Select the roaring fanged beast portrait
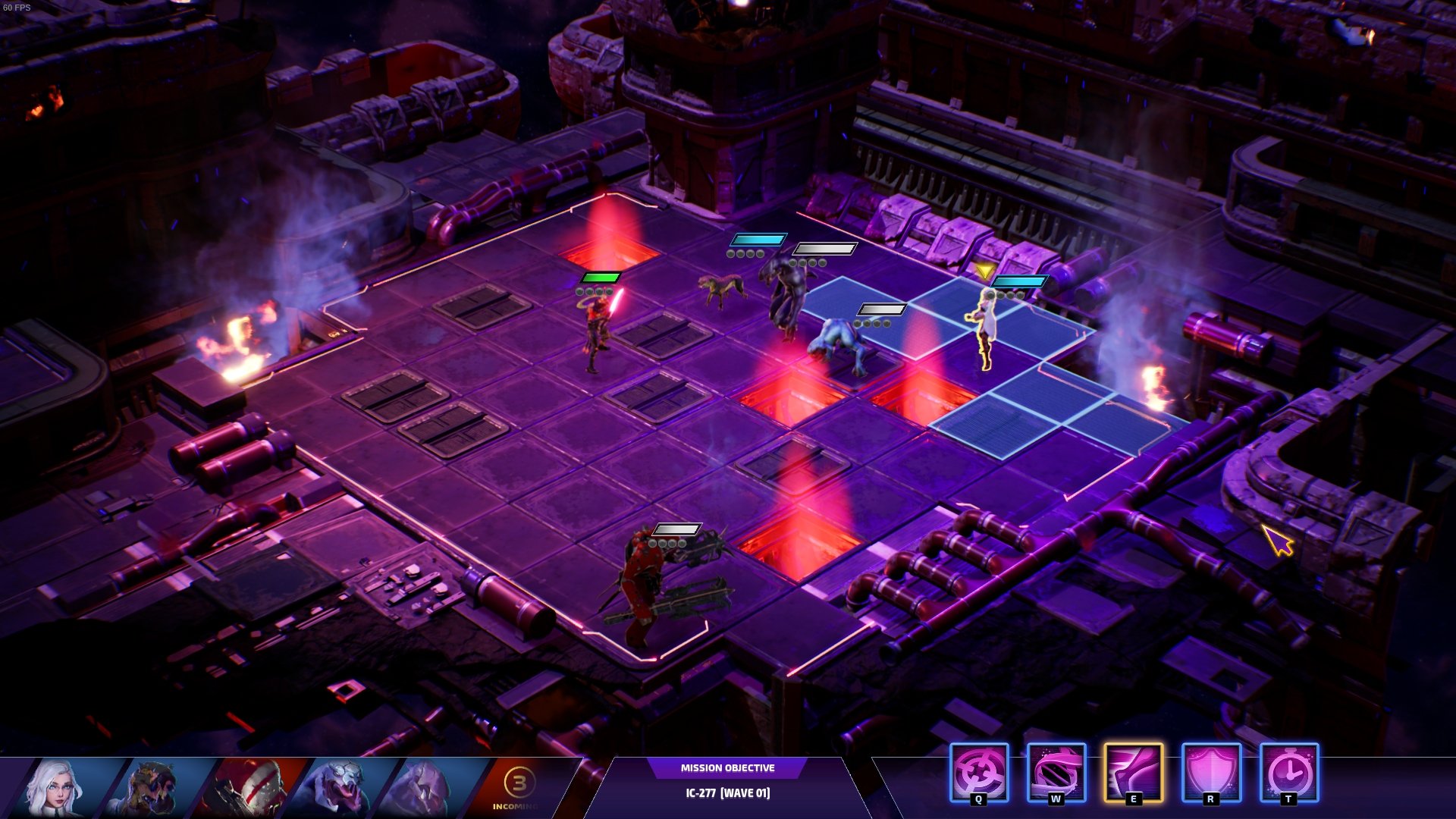 [x=337, y=789]
